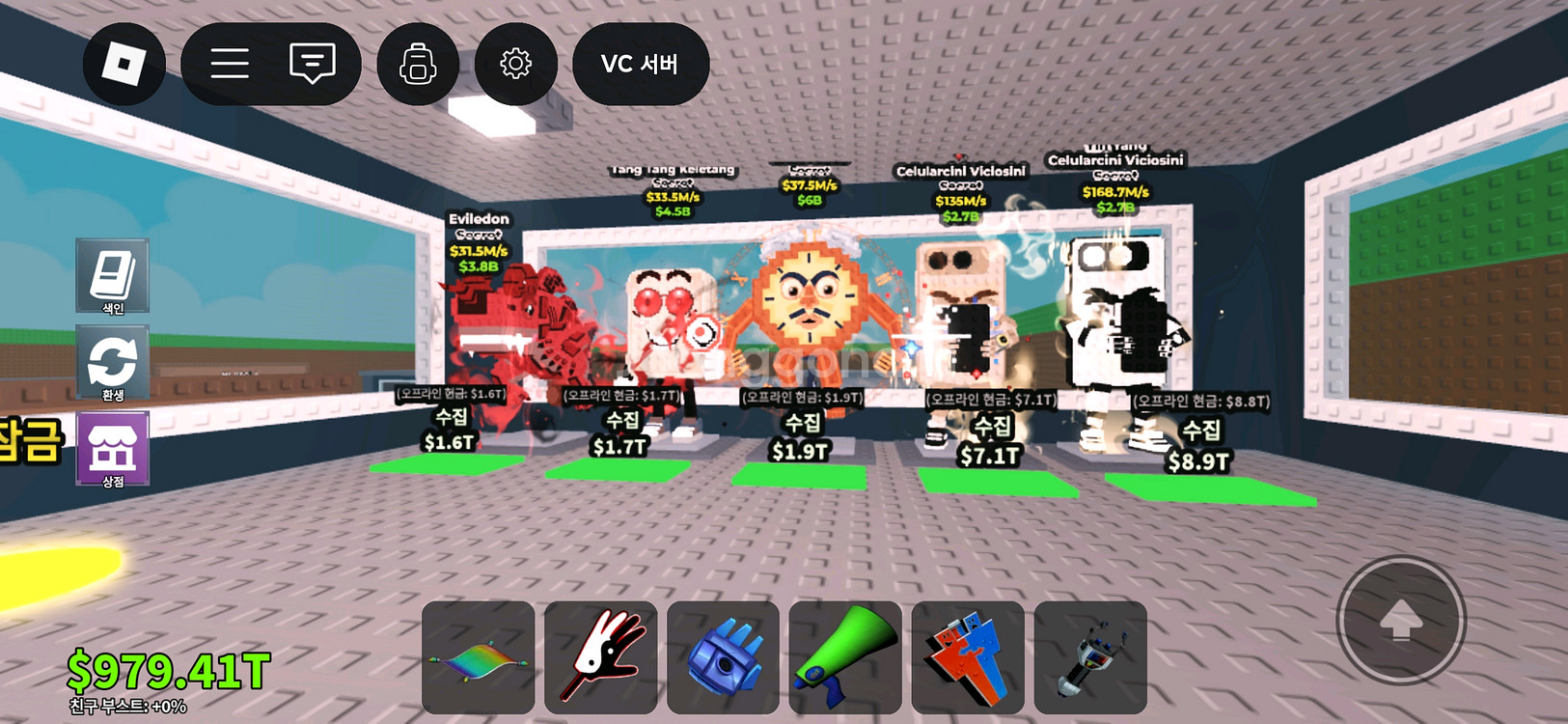Open the 상점 shop
1568x724 pixels.
click(113, 449)
